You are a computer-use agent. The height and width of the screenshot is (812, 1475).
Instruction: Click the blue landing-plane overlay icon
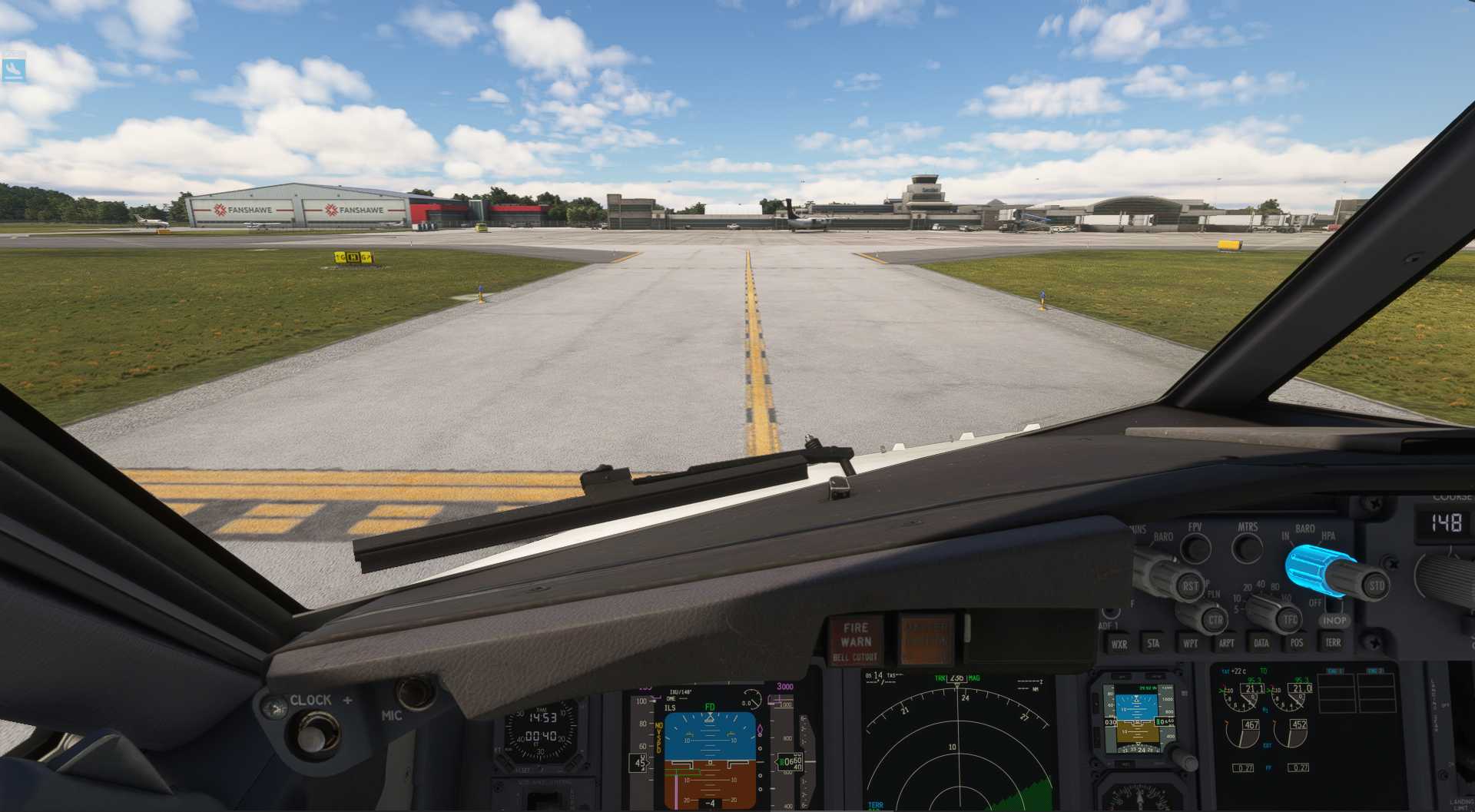tap(13, 69)
